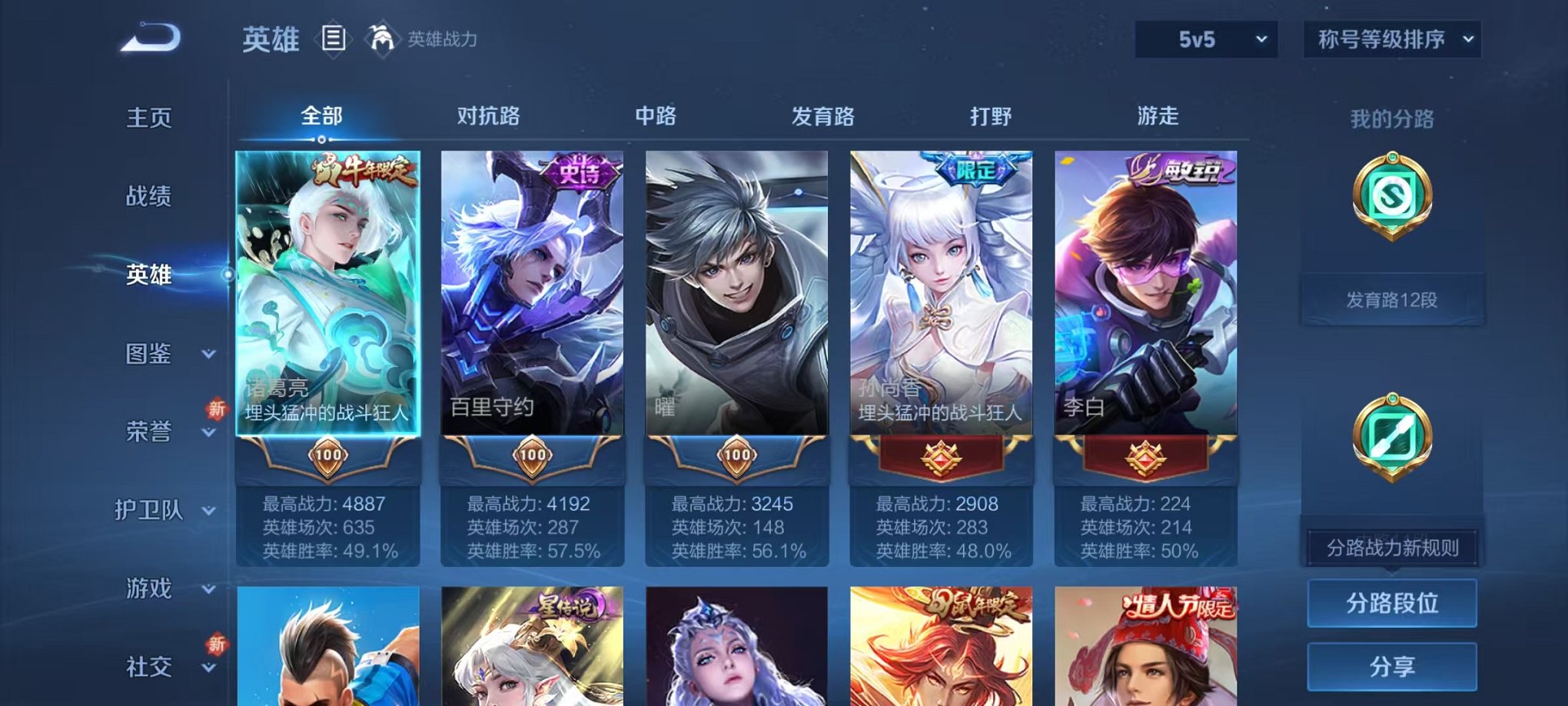This screenshot has height=706, width=1568.
Task: Open the hero handbook icon beside 英雄 title
Action: (335, 37)
